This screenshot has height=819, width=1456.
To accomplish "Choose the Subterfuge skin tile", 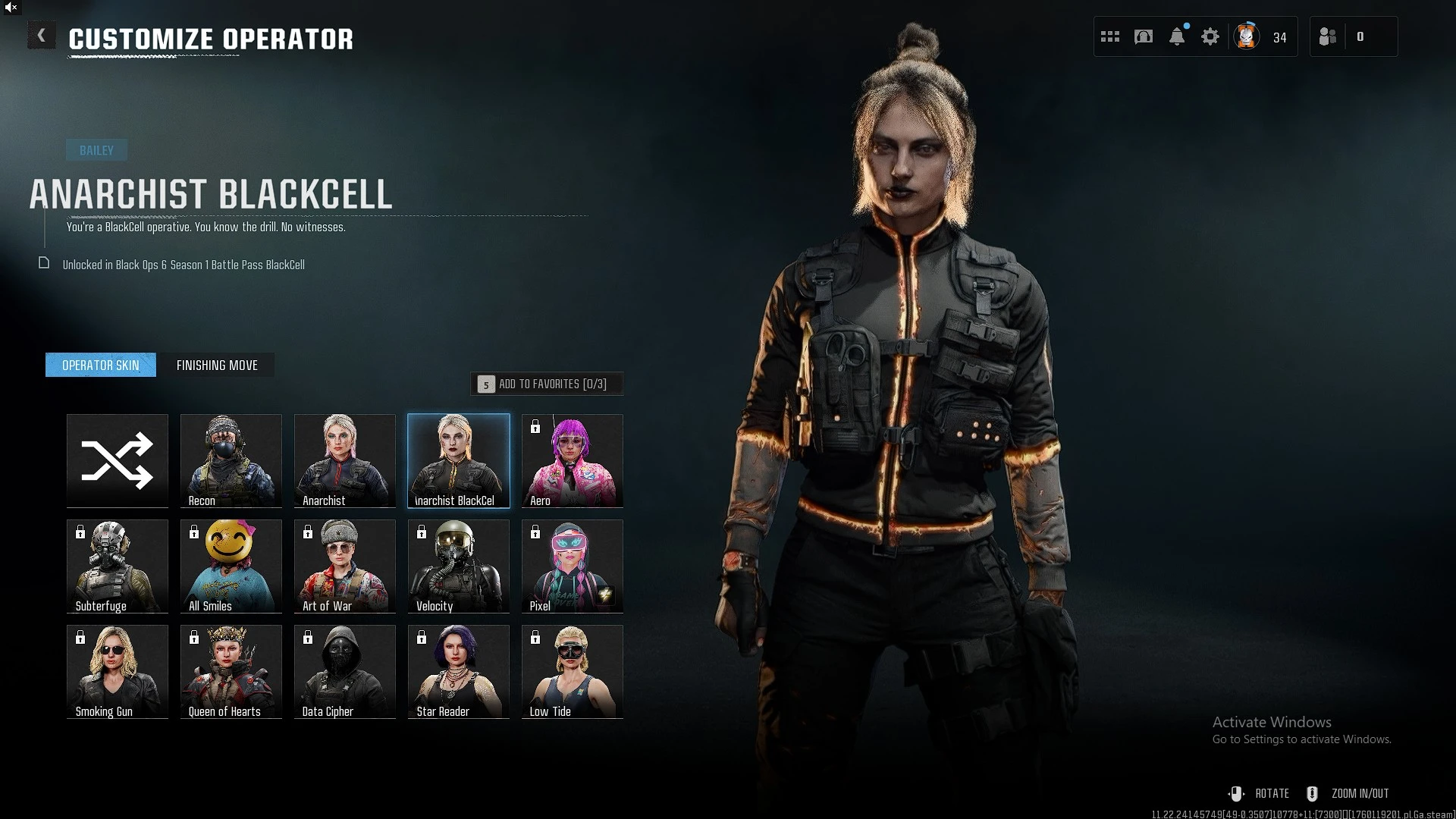I will 118,566.
